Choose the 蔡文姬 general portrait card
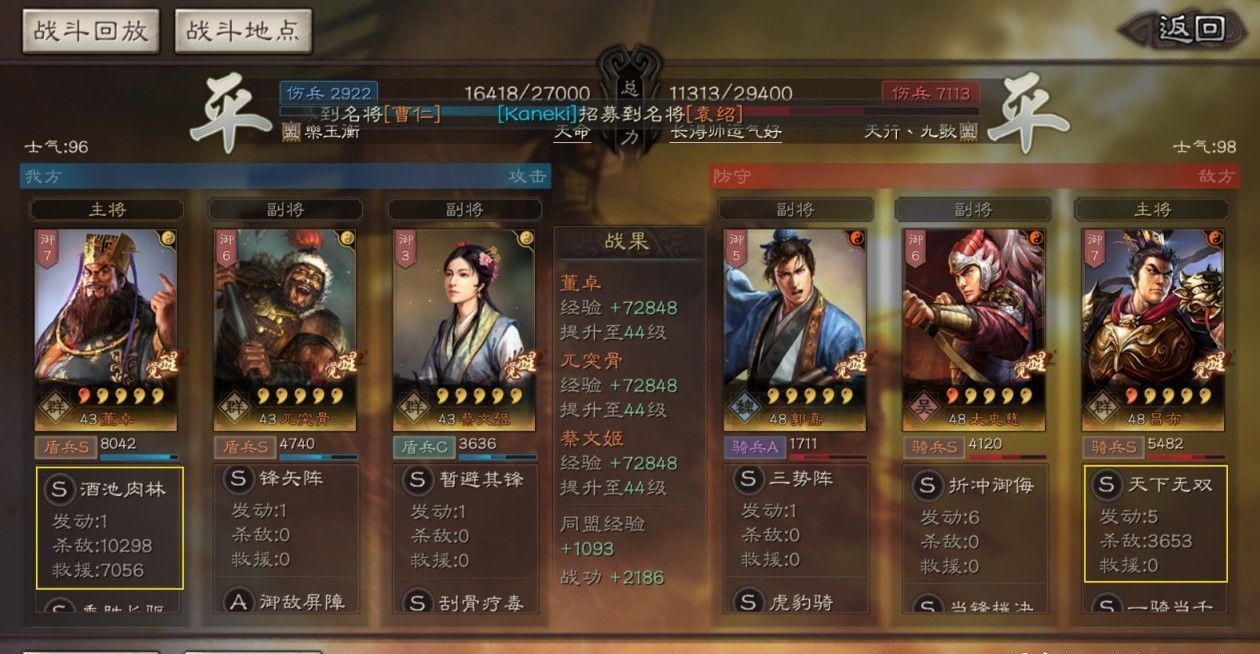Screen dimensions: 1260x654 coord(464,327)
